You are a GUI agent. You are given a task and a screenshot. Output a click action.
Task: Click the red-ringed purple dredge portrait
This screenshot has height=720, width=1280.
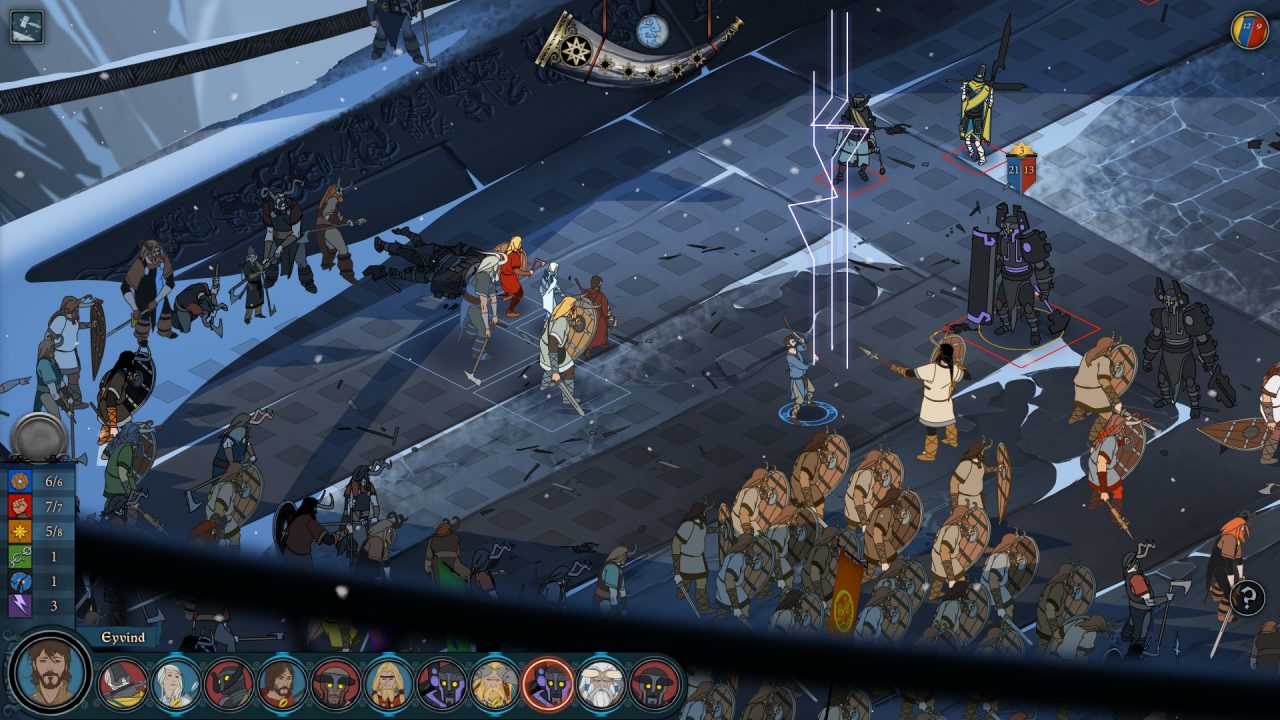(x=548, y=684)
